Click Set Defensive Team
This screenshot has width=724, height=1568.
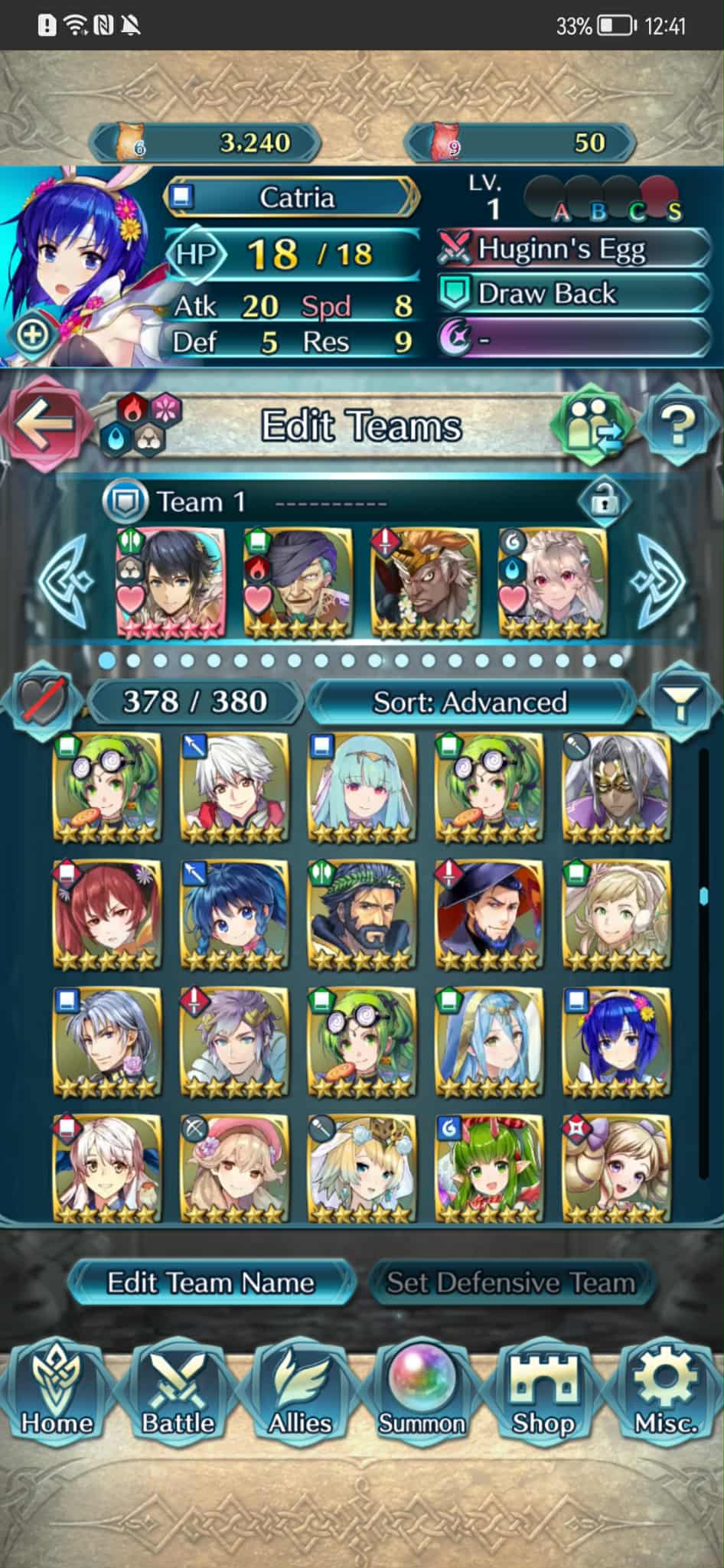[x=510, y=1282]
